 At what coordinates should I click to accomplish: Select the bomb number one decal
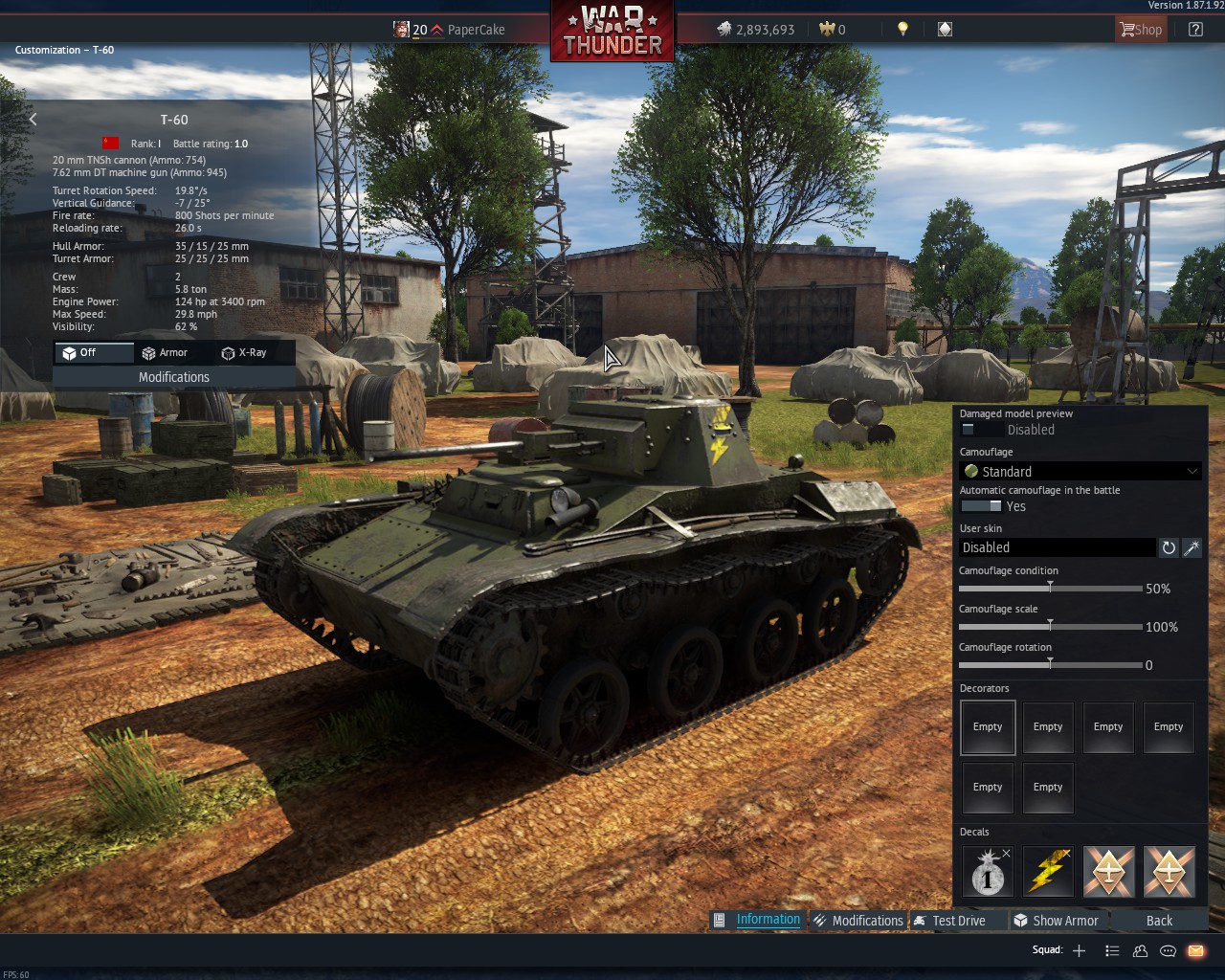pyautogui.click(x=988, y=872)
